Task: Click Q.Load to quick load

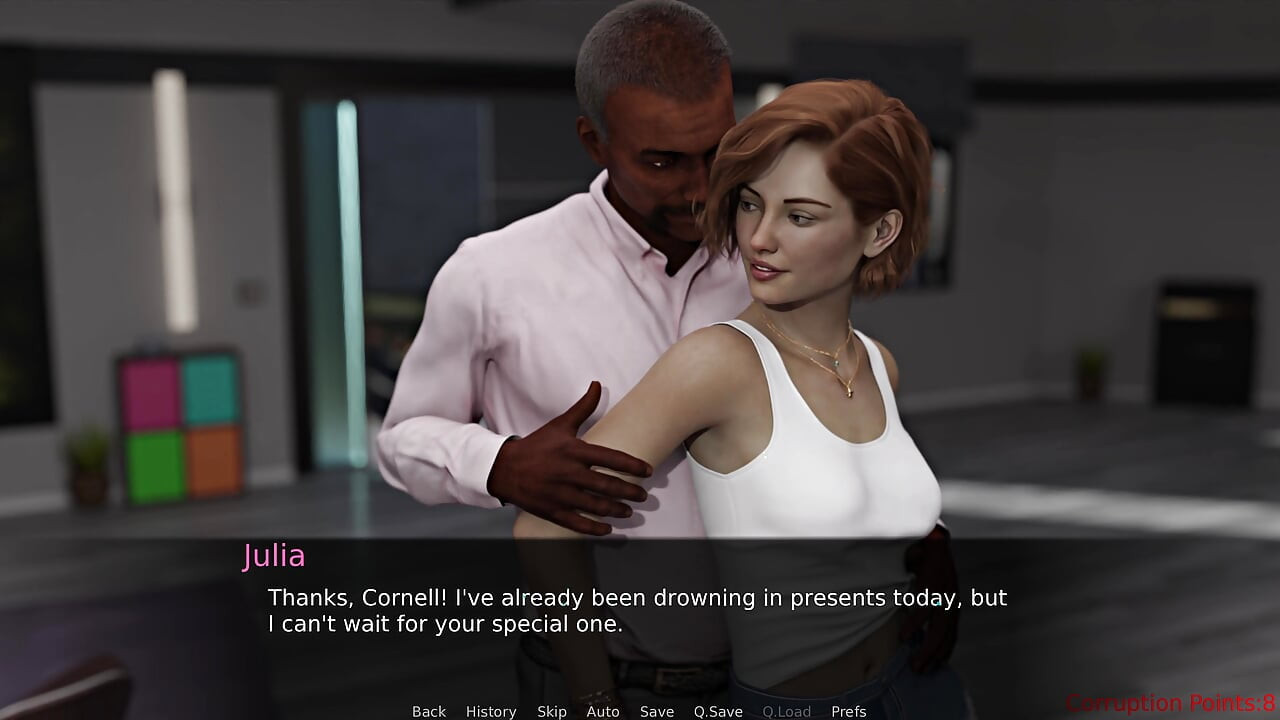Action: point(787,711)
